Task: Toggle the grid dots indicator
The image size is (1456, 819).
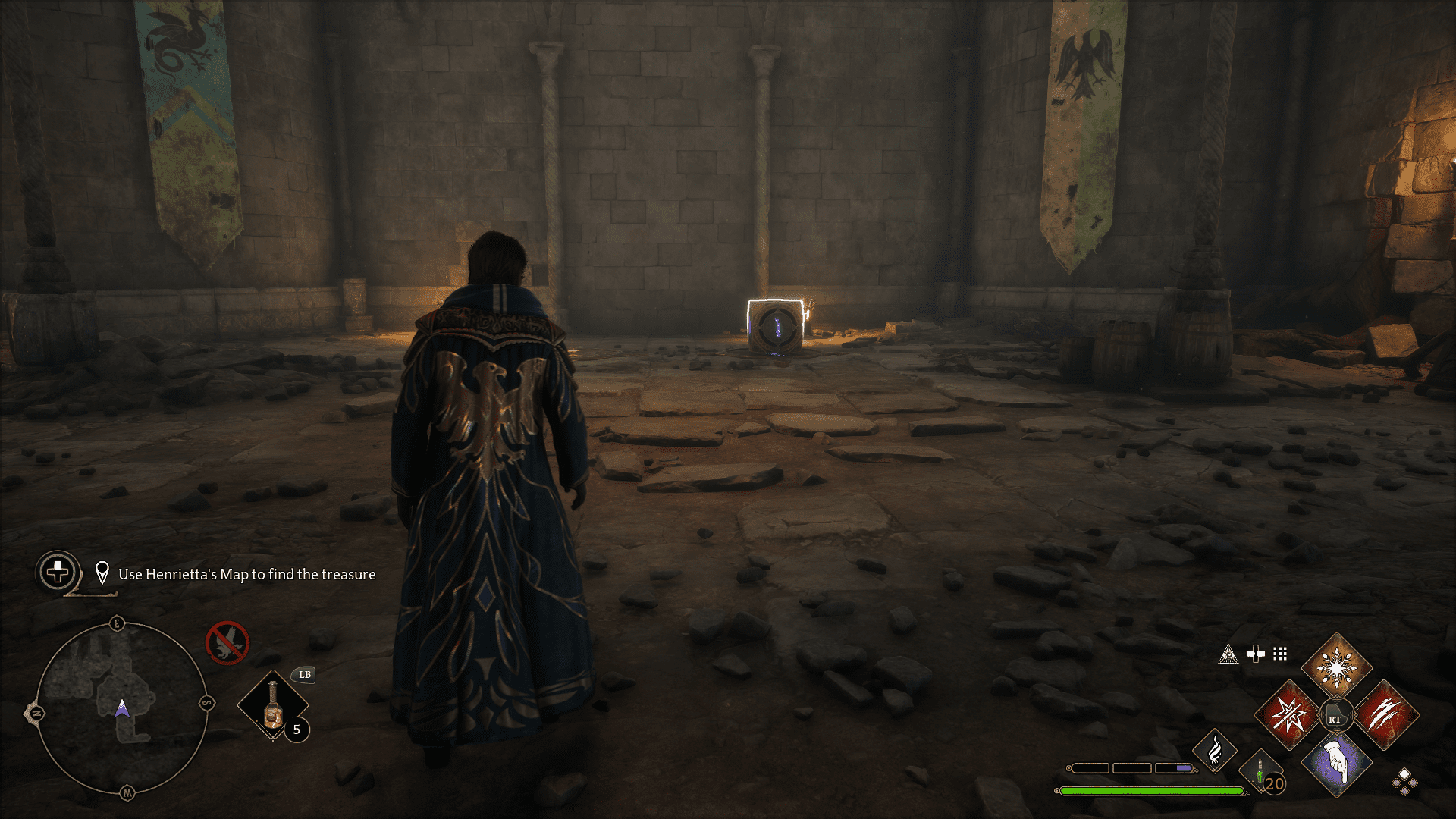Action: (1279, 654)
